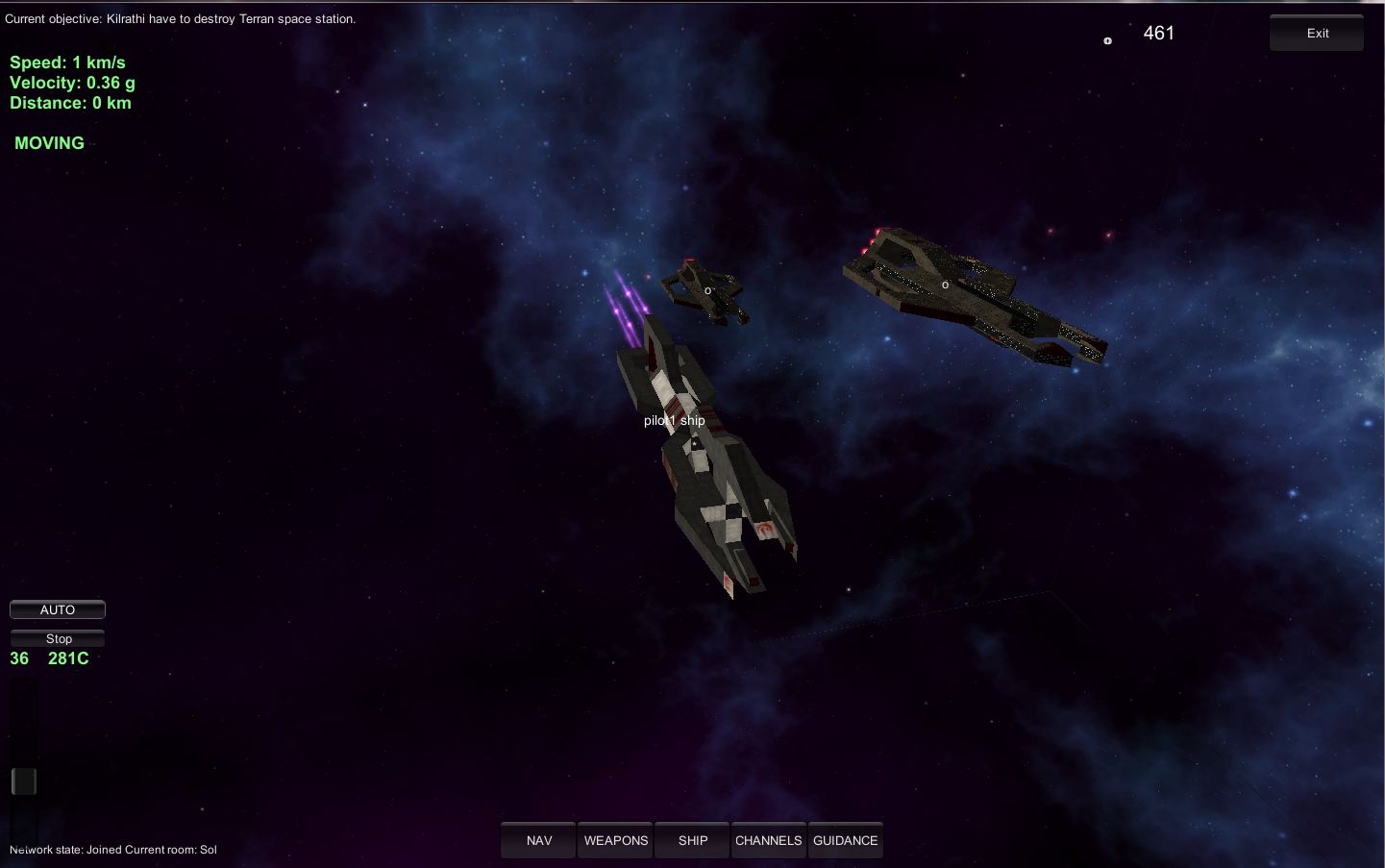Toggle the AUTO pilot button

(x=58, y=609)
